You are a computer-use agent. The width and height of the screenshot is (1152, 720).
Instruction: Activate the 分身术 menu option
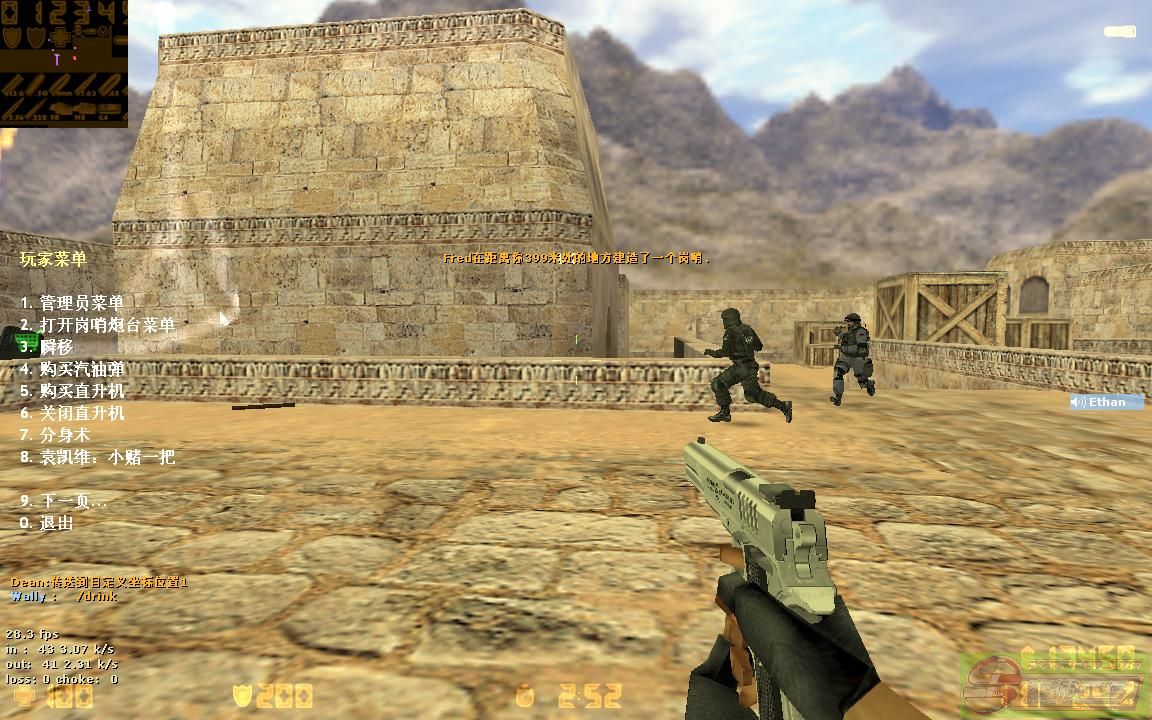click(55, 435)
